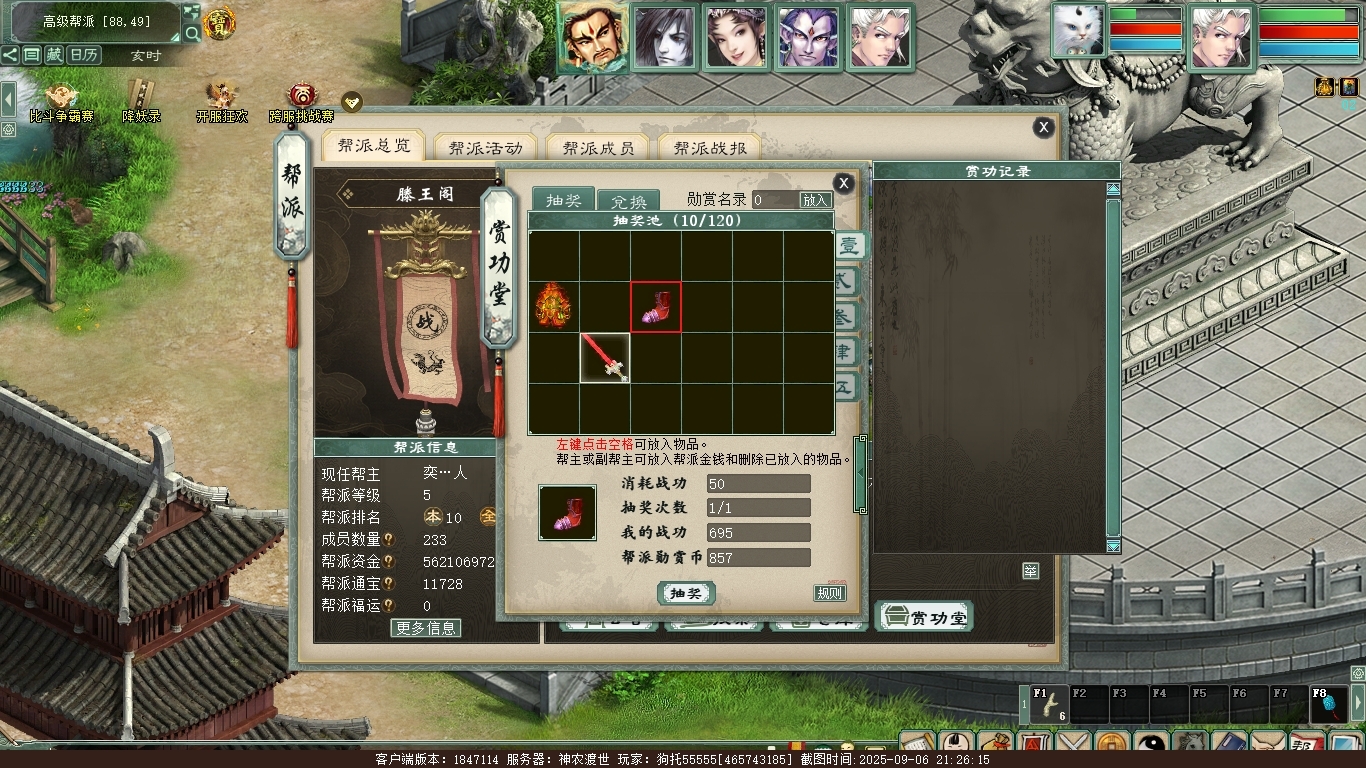
Task: Use the F1 hotbar item
Action: click(x=1049, y=704)
